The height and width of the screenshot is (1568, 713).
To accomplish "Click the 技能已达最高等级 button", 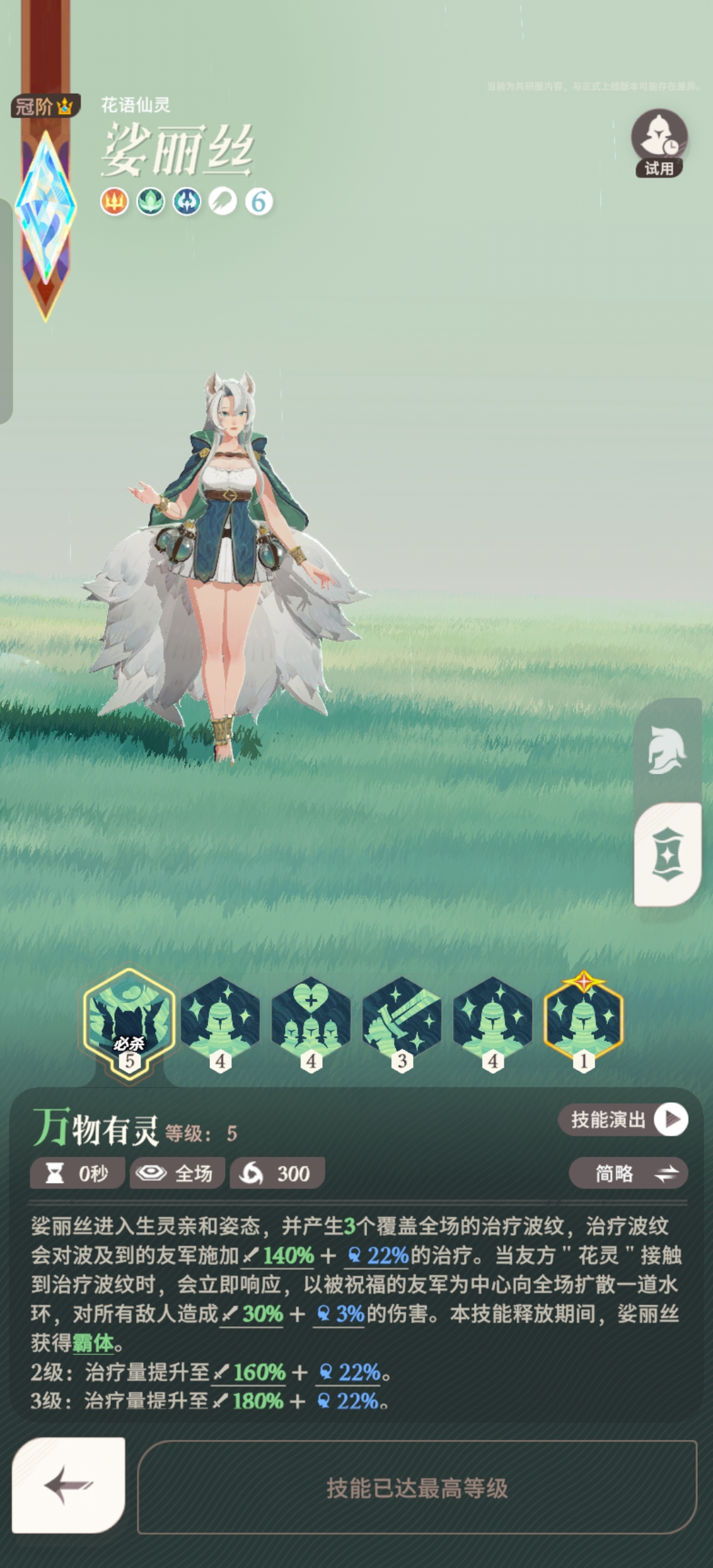I will 417,1487.
